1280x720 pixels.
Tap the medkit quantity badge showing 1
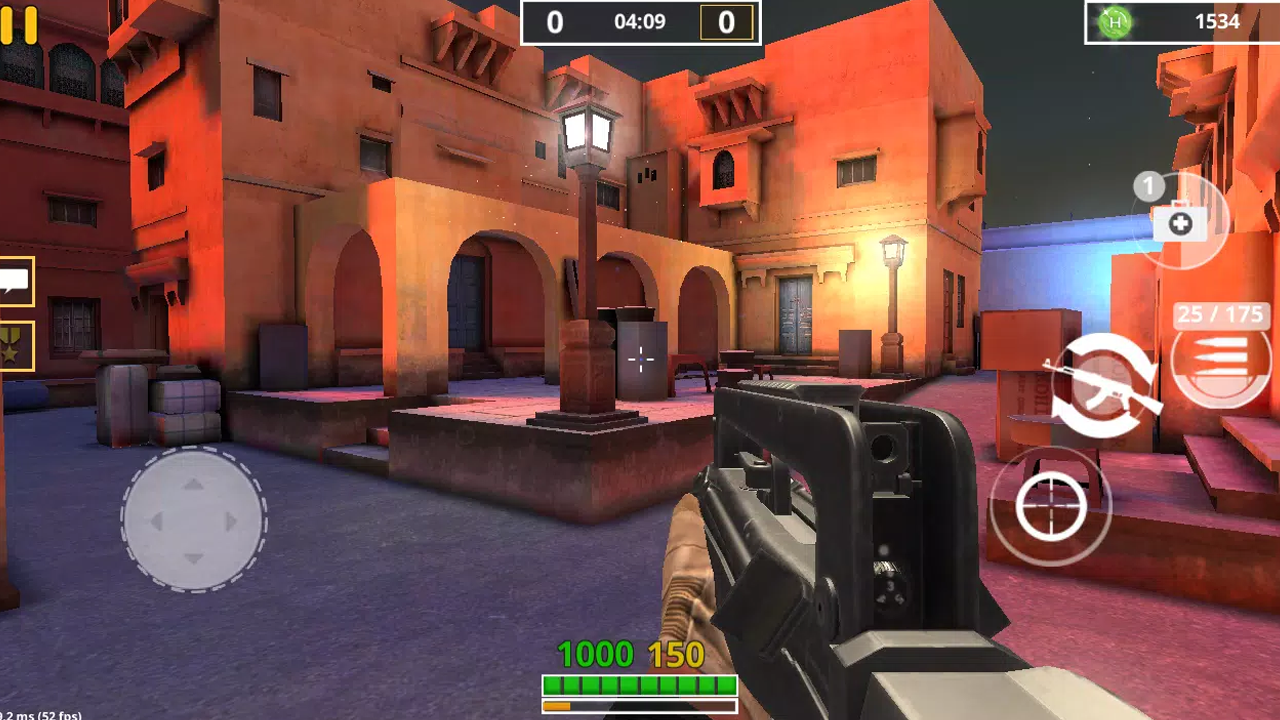[1148, 186]
